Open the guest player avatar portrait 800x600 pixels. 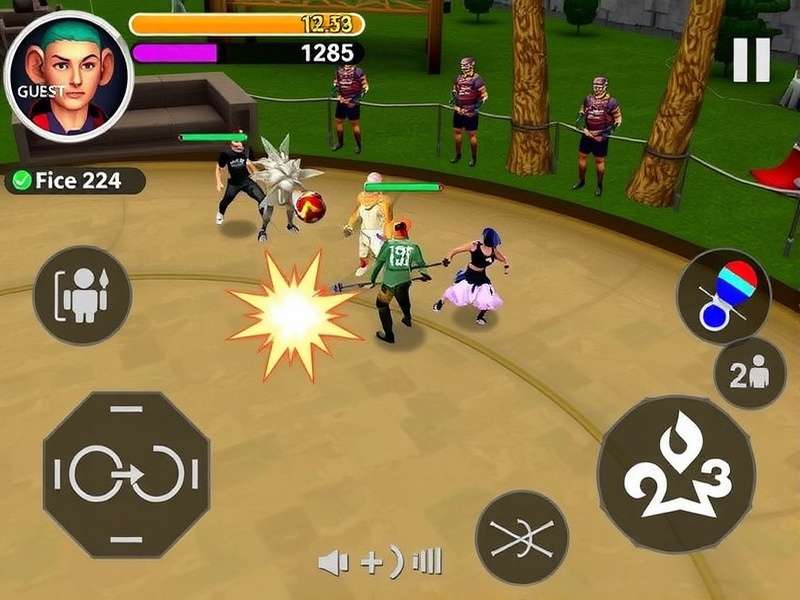68,77
